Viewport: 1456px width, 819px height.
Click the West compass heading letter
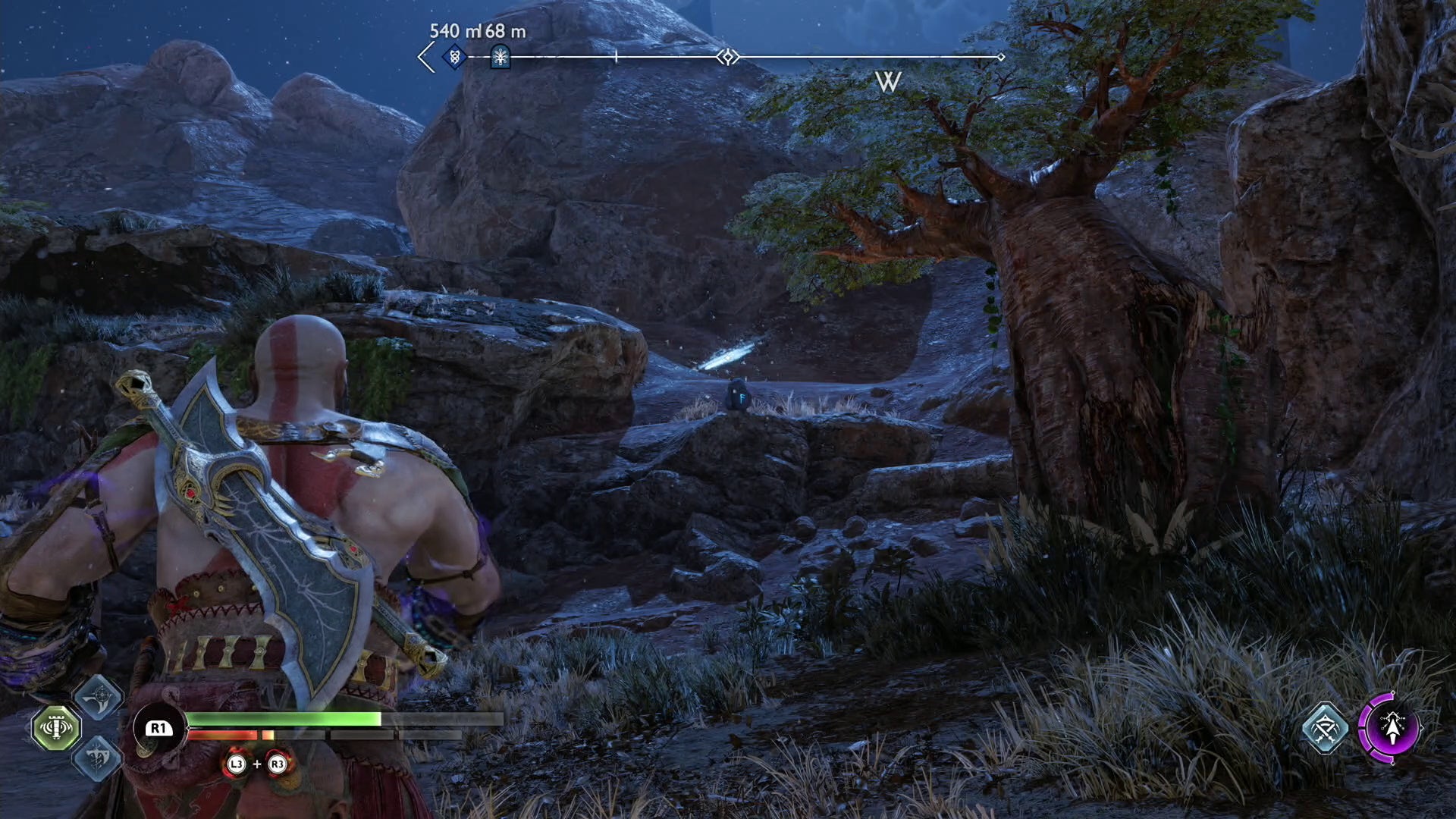887,82
